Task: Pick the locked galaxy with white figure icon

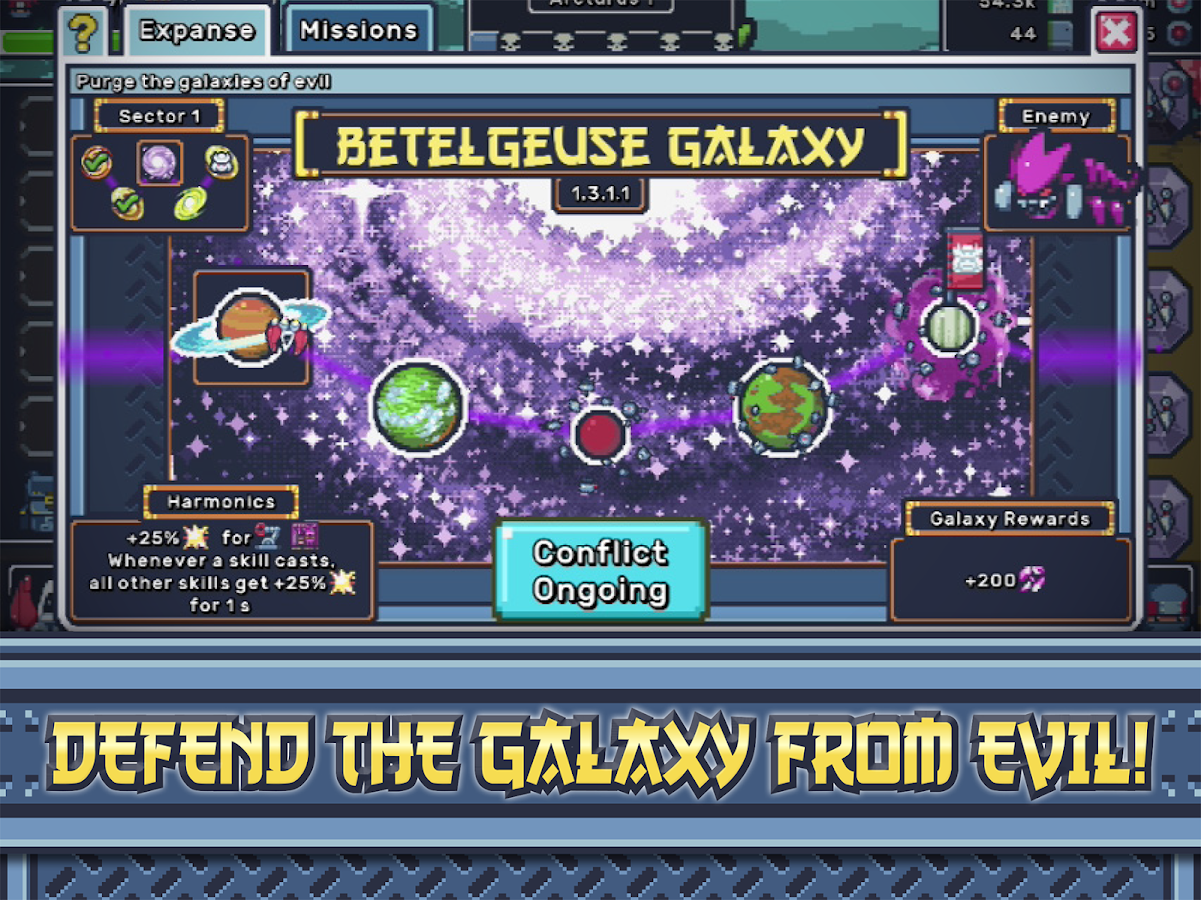Action: 220,162
